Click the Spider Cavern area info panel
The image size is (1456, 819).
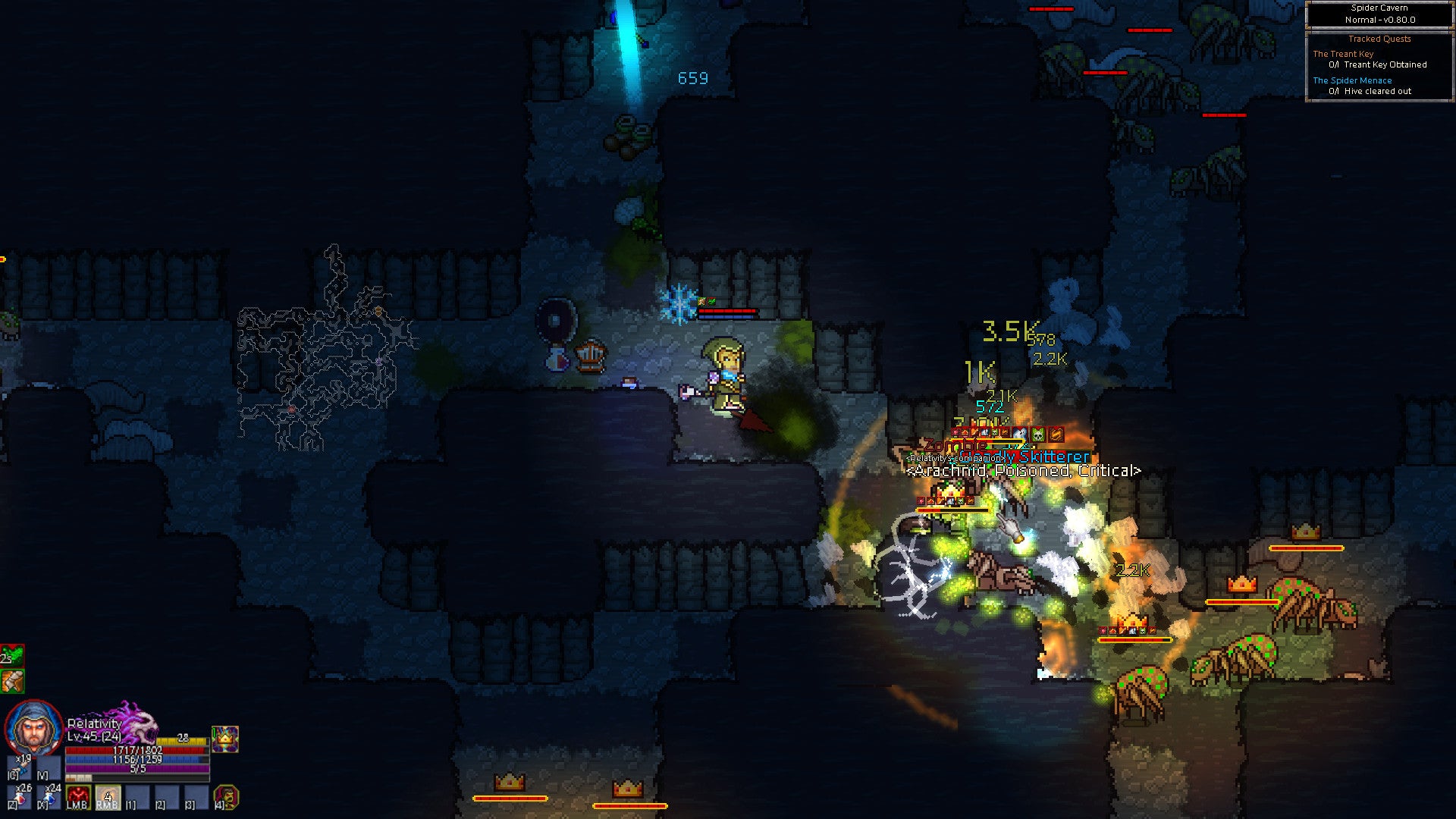click(x=1379, y=14)
